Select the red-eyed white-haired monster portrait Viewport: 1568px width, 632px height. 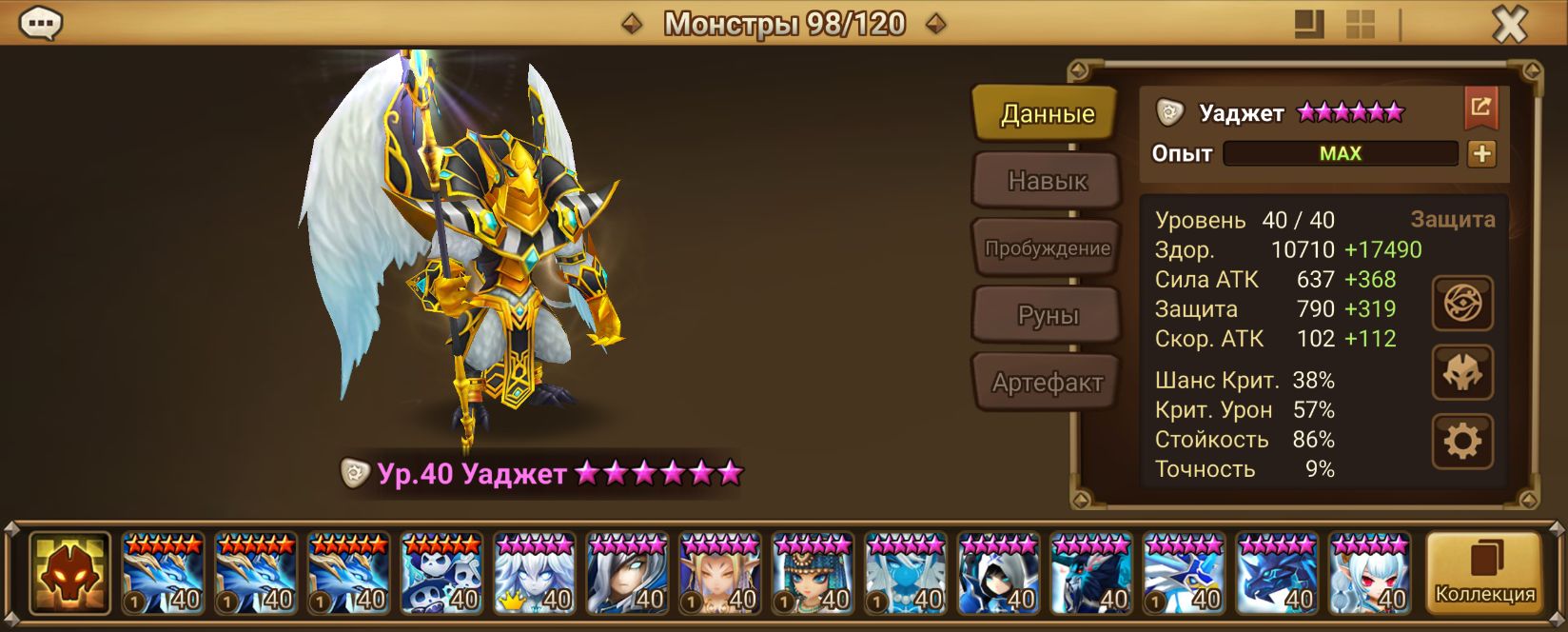[1370, 574]
